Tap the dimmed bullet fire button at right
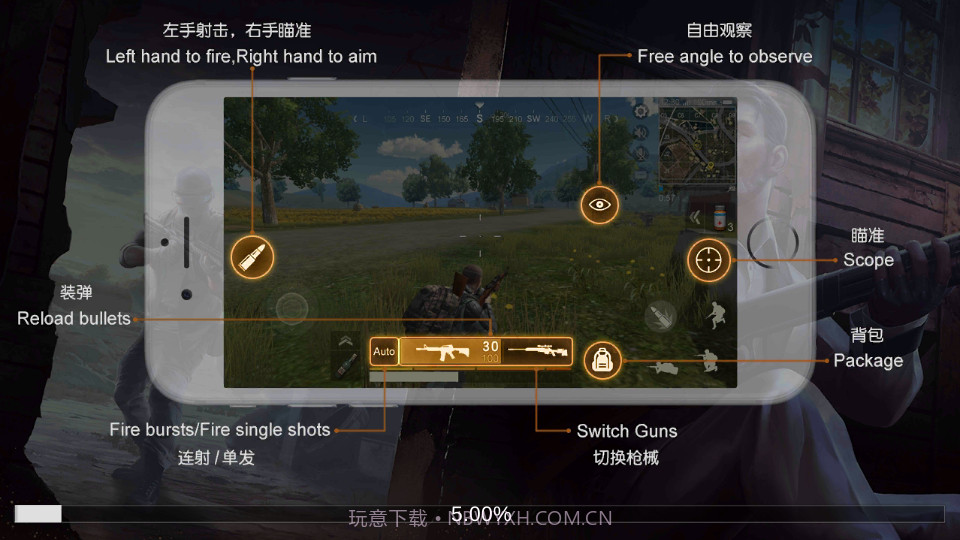The image size is (960, 540). tap(660, 316)
